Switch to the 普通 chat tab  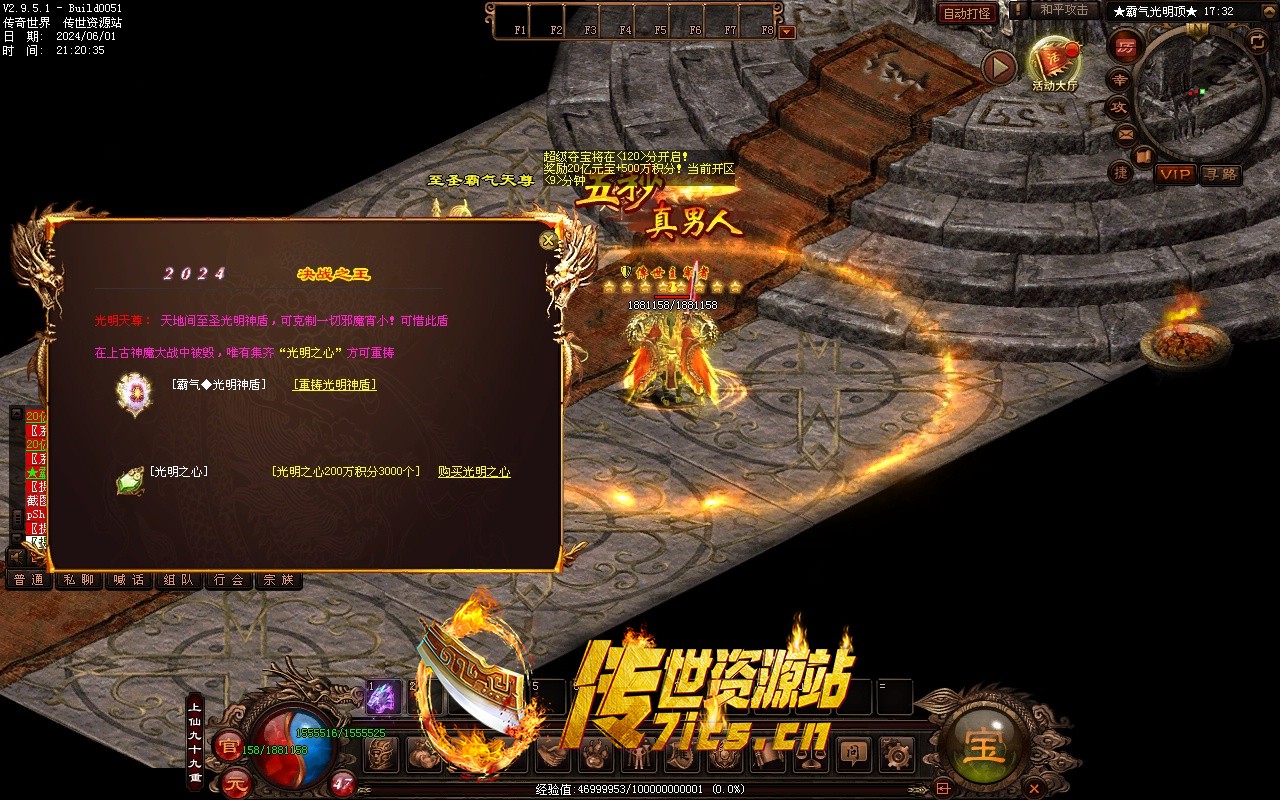point(28,580)
